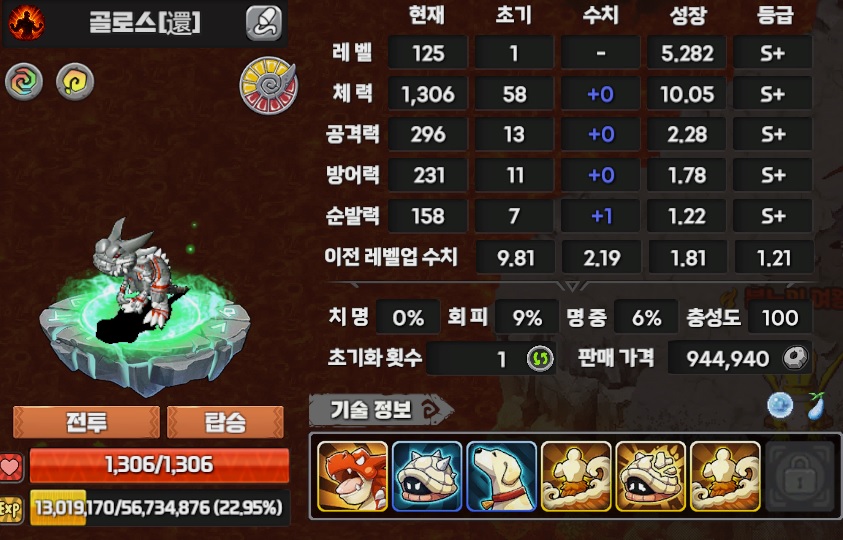
Task: Click the blue sprout drop icon
Action: 814,406
